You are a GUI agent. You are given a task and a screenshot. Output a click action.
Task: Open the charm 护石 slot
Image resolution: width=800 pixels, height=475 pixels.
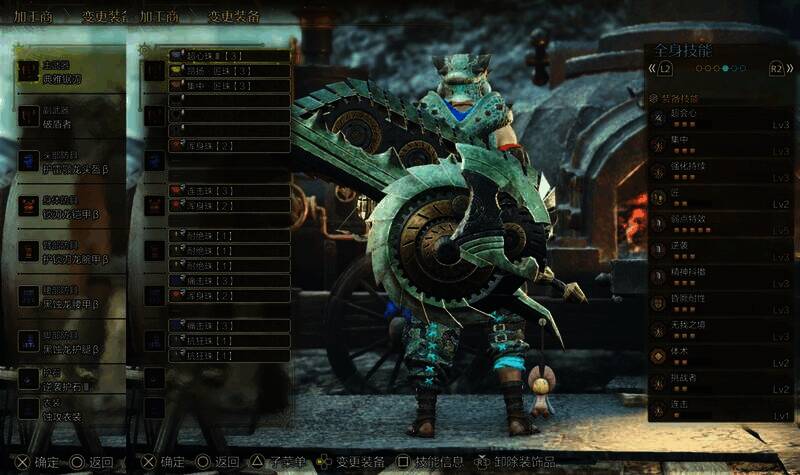pyautogui.click(x=68, y=380)
